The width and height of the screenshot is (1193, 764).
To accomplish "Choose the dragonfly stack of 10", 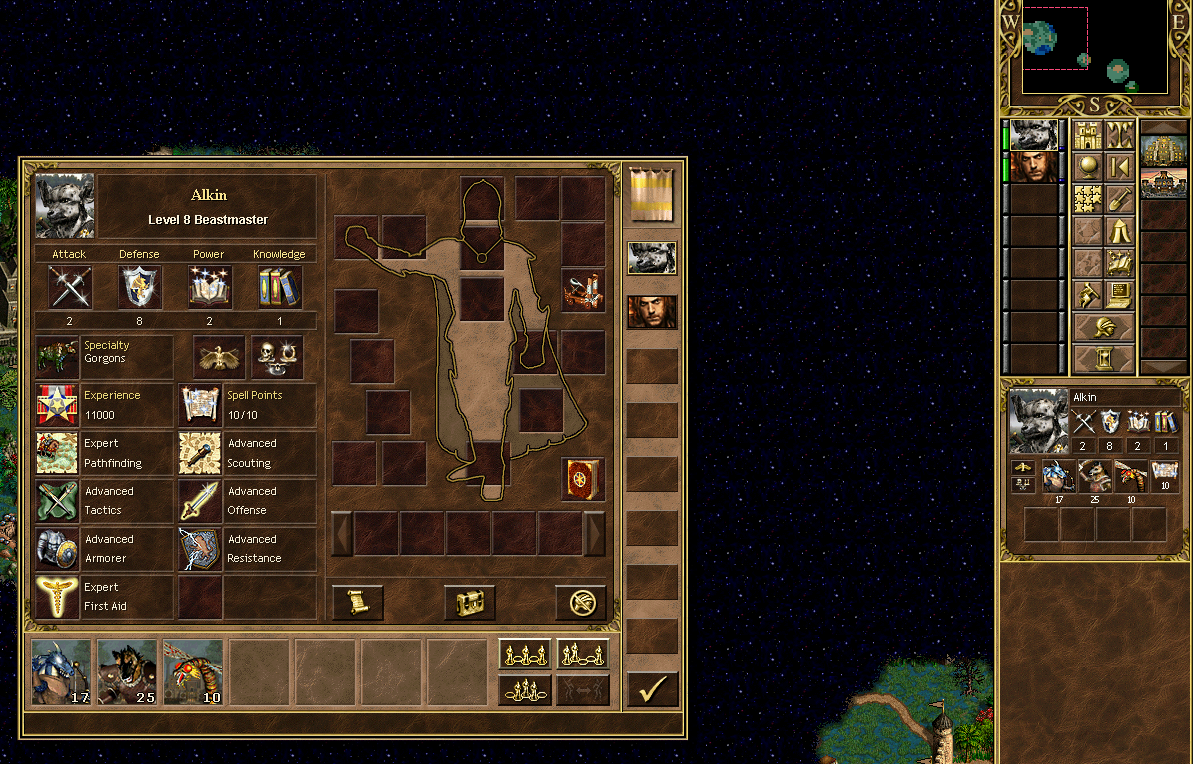I will [x=192, y=672].
